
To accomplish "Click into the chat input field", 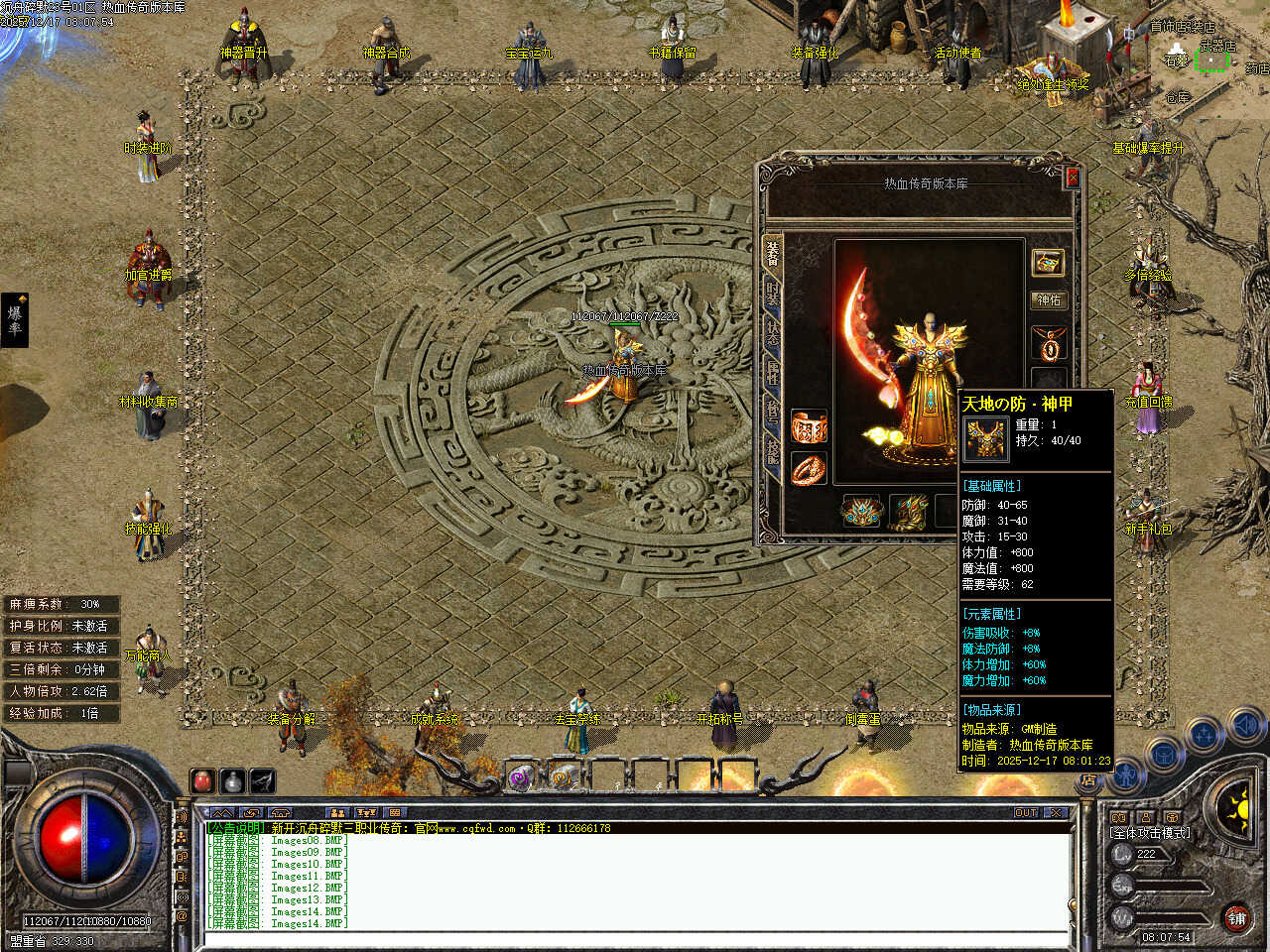I will pyautogui.click(x=635, y=939).
